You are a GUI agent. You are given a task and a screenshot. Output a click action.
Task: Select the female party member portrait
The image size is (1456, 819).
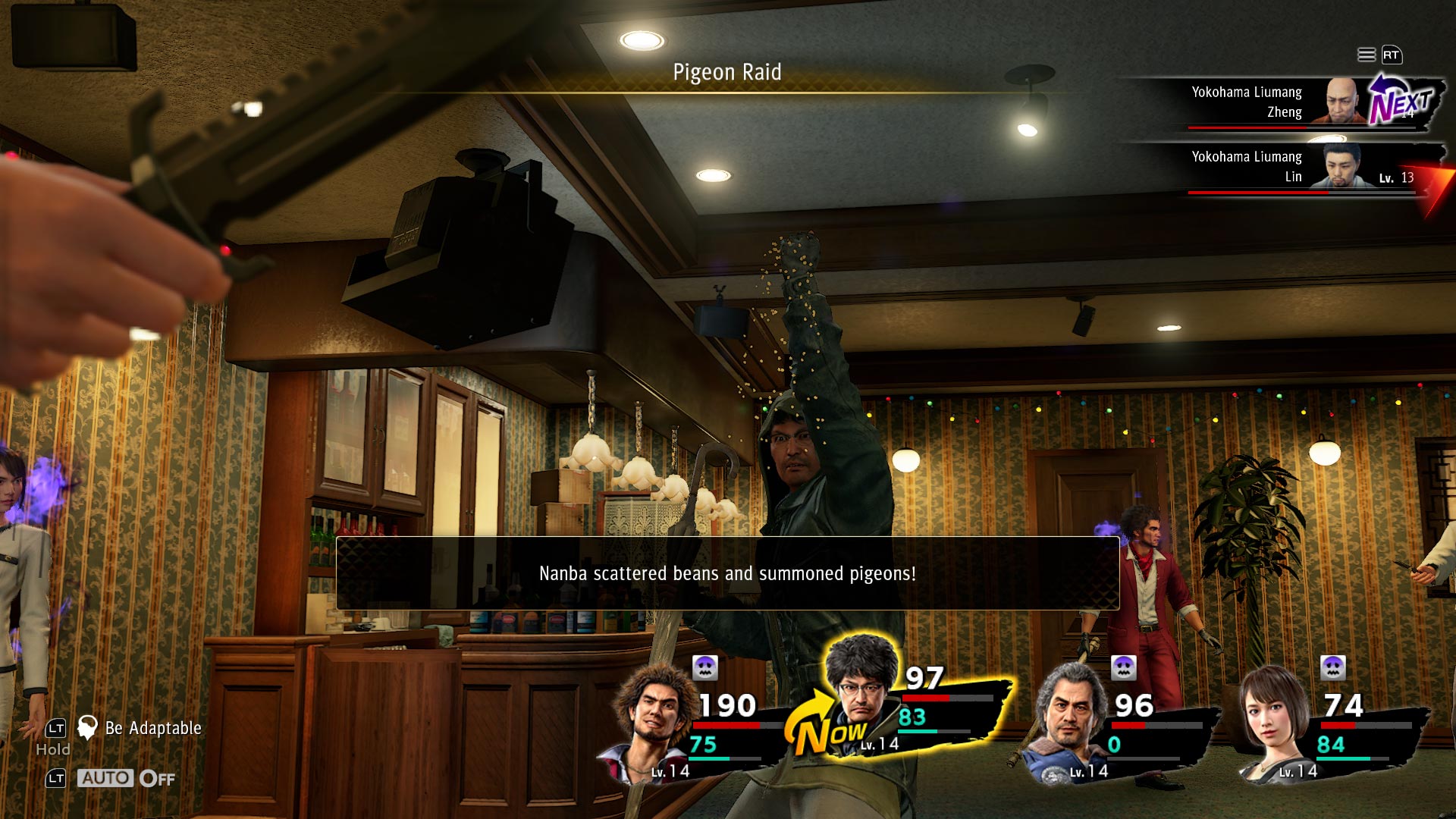point(1274,720)
